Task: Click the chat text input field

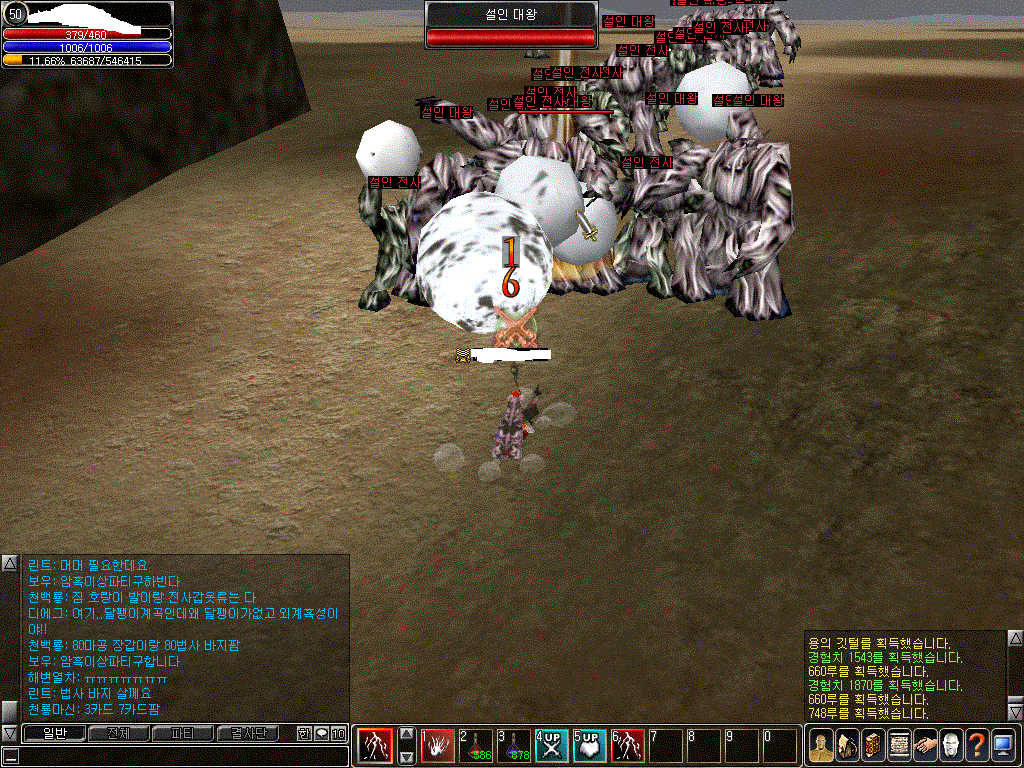Action: pyautogui.click(x=180, y=756)
